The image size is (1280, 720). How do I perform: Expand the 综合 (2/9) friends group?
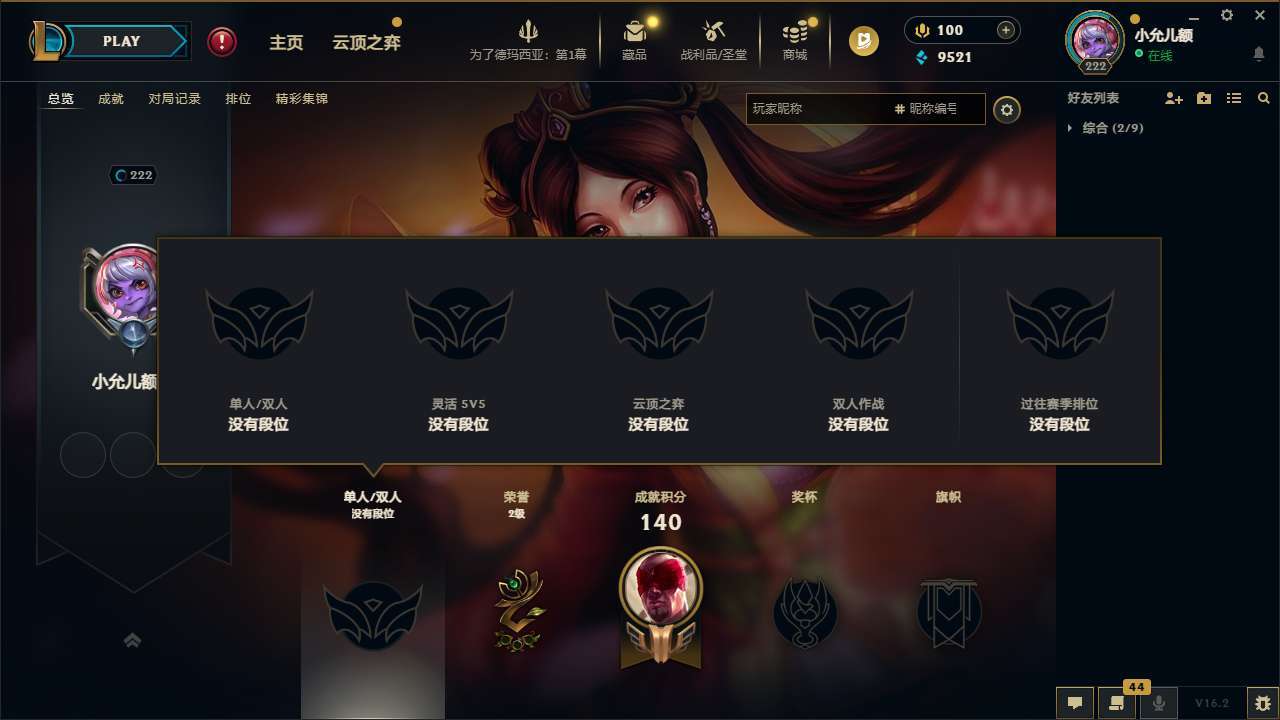pyautogui.click(x=1104, y=128)
